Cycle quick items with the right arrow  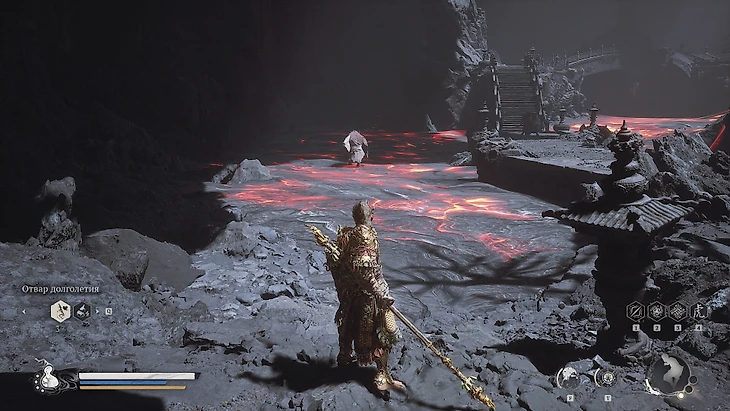[x=98, y=311]
